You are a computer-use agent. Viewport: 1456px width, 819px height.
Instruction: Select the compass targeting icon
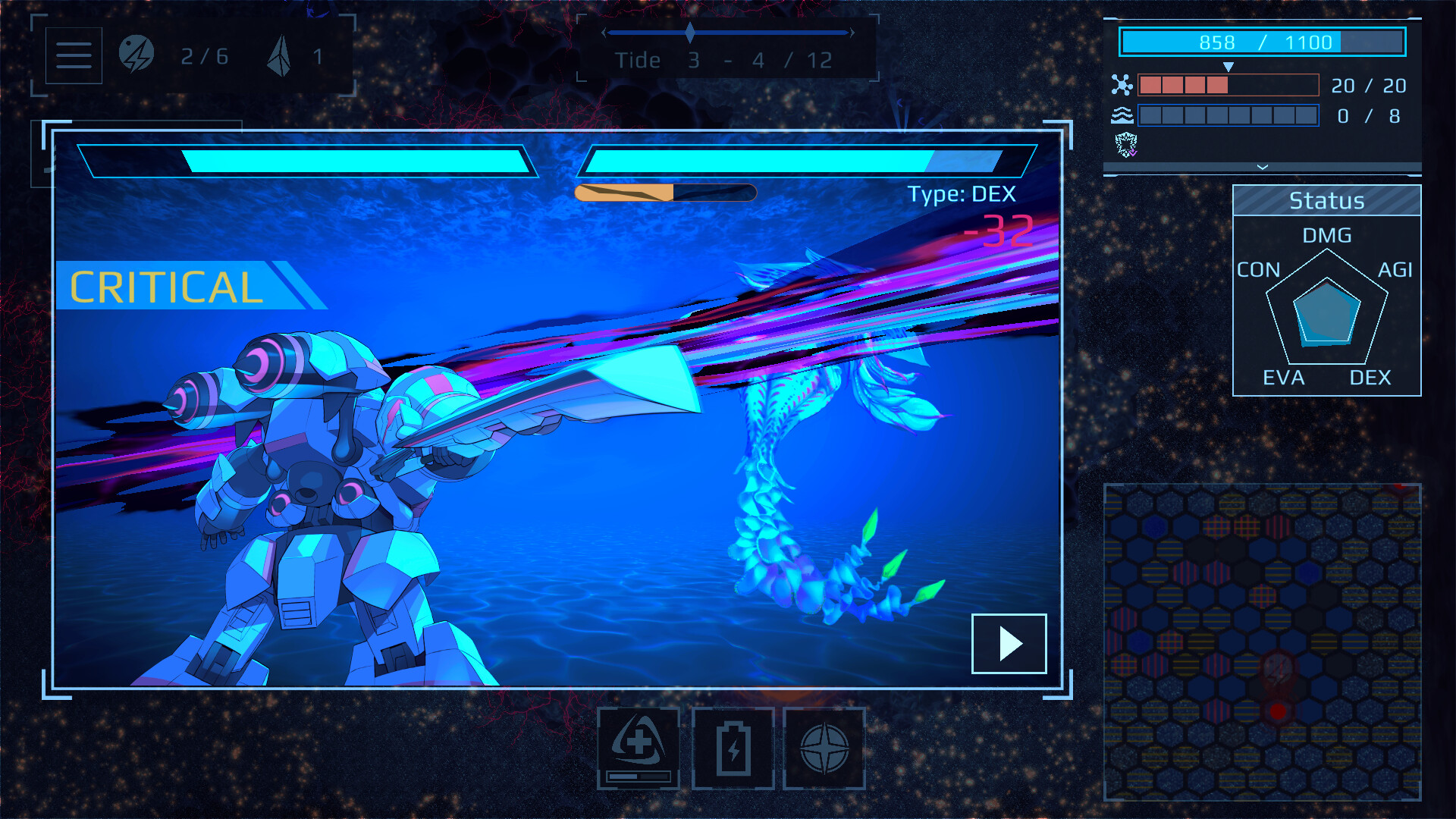(826, 747)
